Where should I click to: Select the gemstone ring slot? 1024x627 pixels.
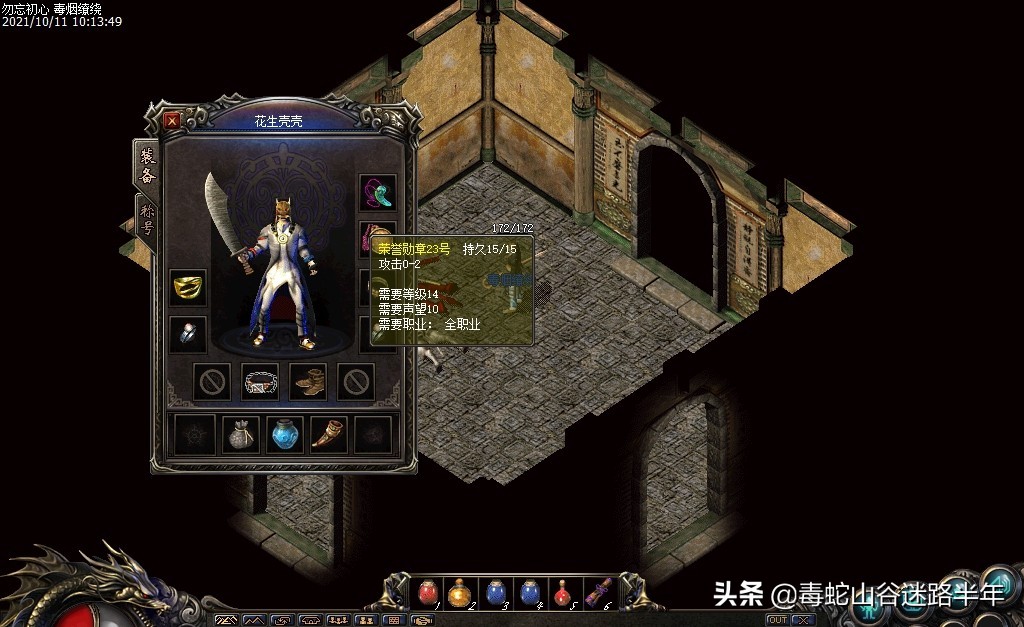188,334
